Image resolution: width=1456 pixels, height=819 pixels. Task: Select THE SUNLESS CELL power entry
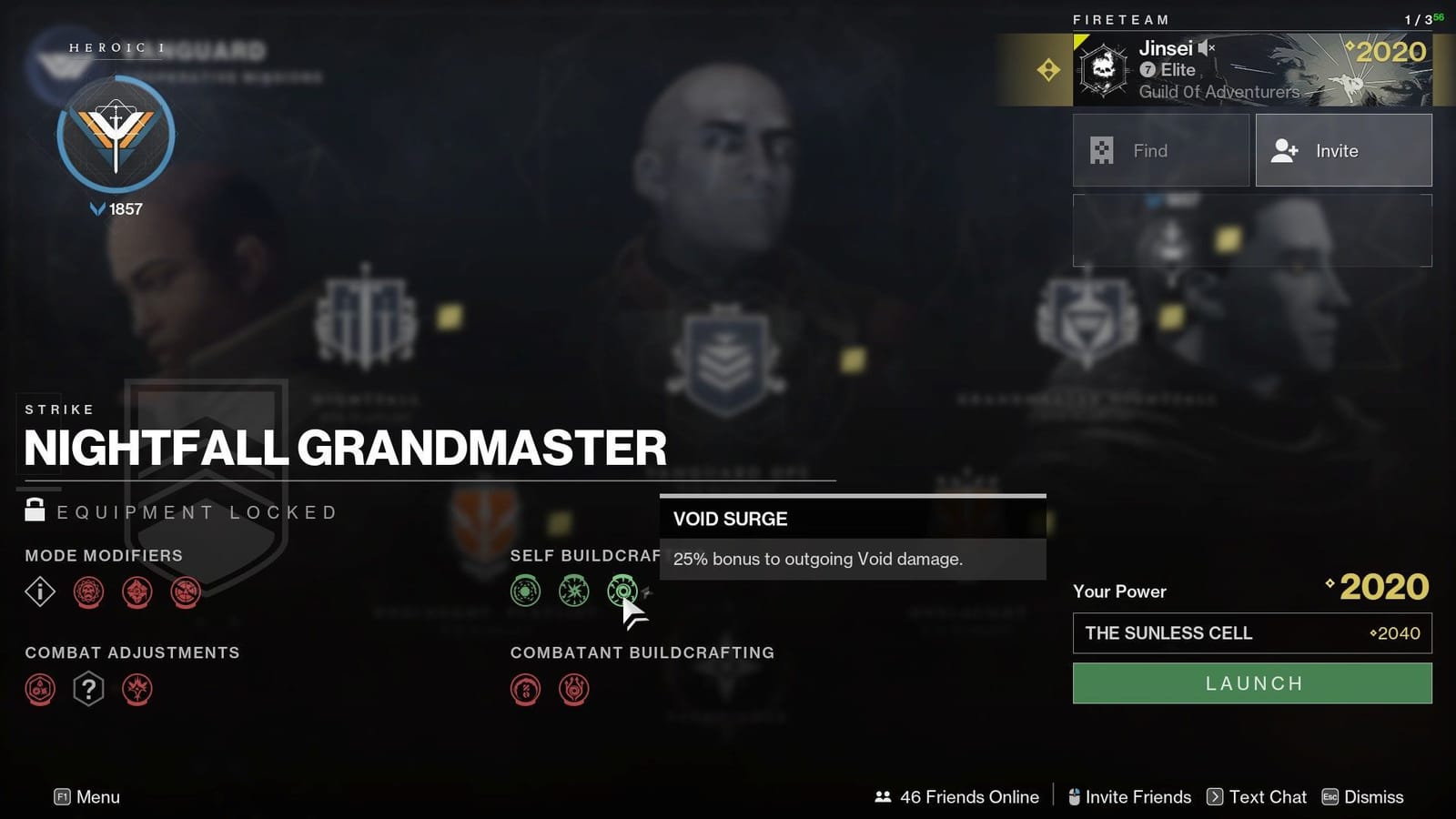1252,633
